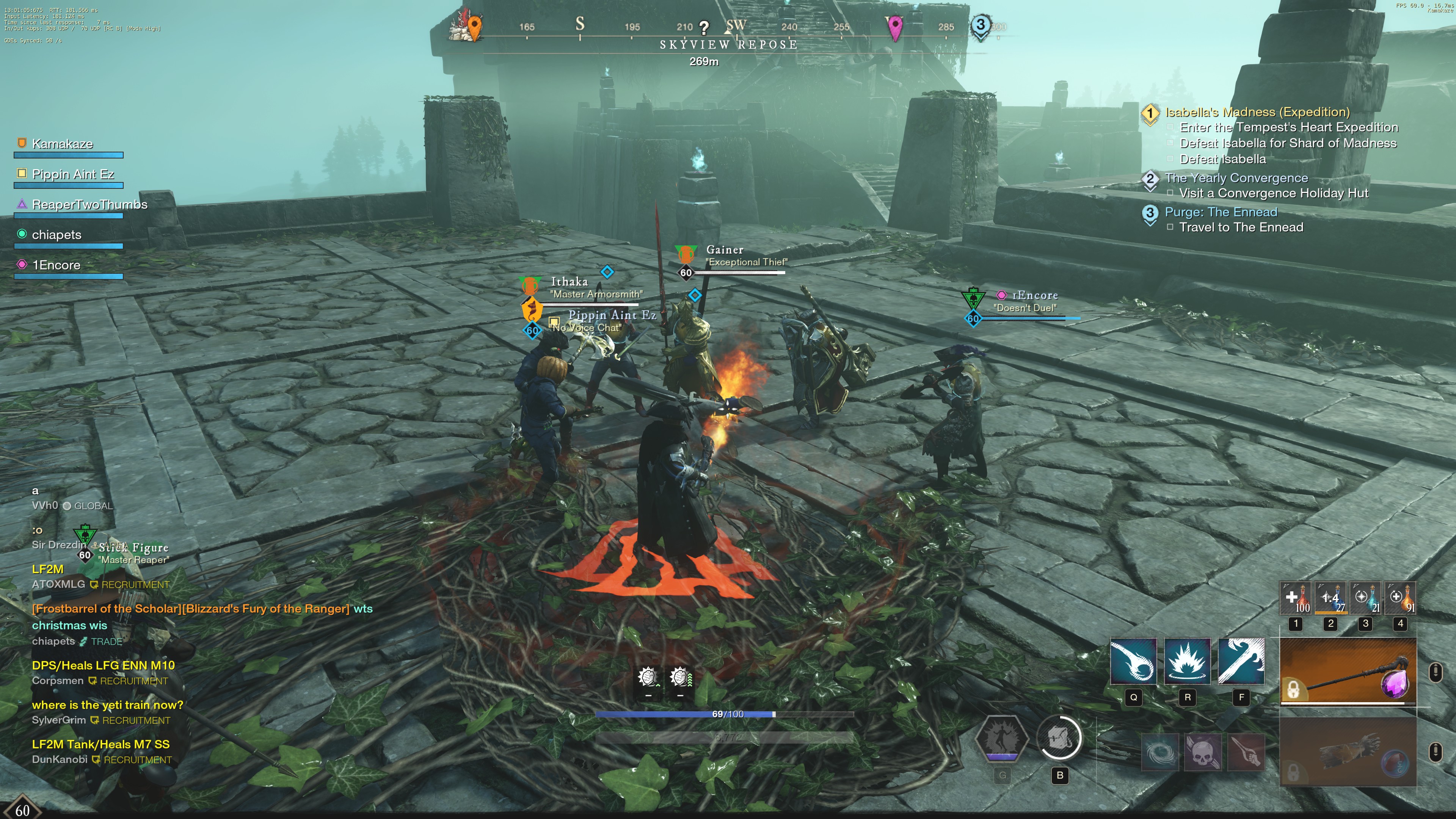Viewport: 1456px width, 819px height.
Task: Select 1Encore in the group list
Action: (56, 265)
